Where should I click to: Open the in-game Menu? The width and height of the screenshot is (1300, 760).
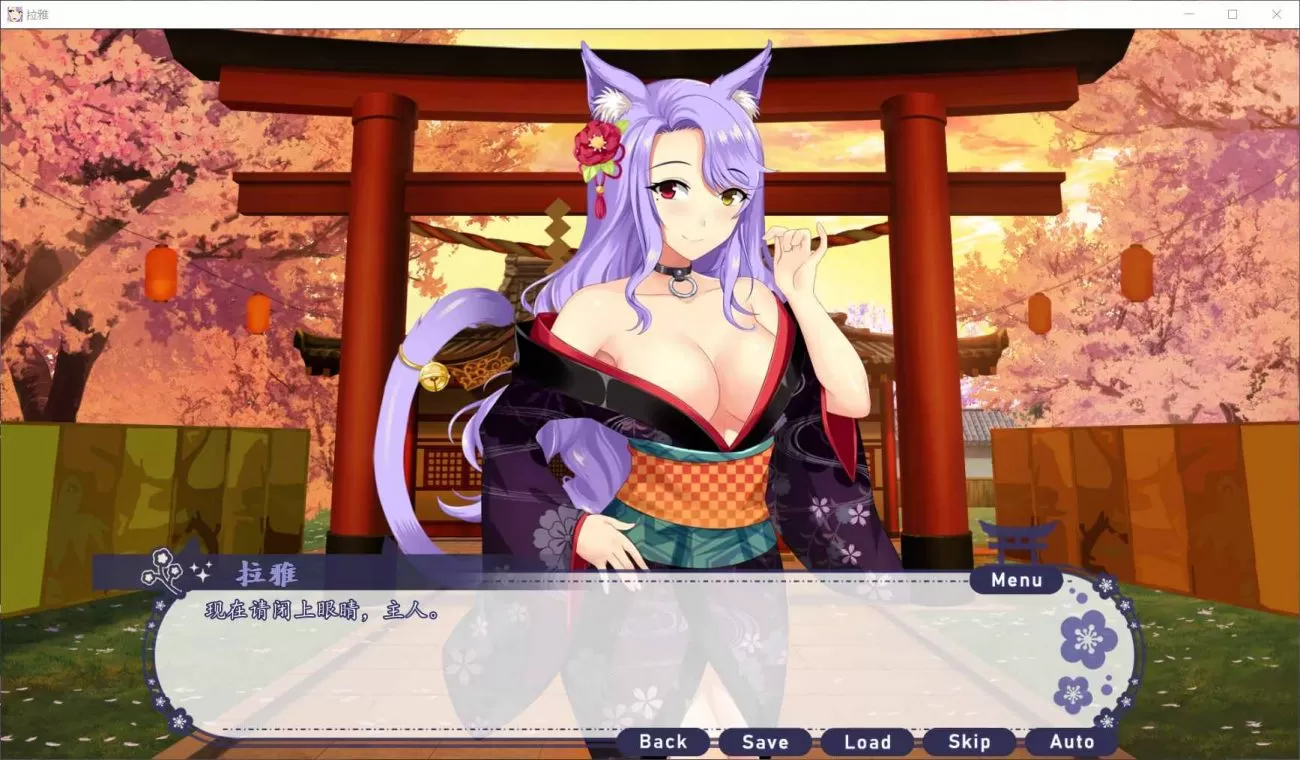pos(1016,580)
